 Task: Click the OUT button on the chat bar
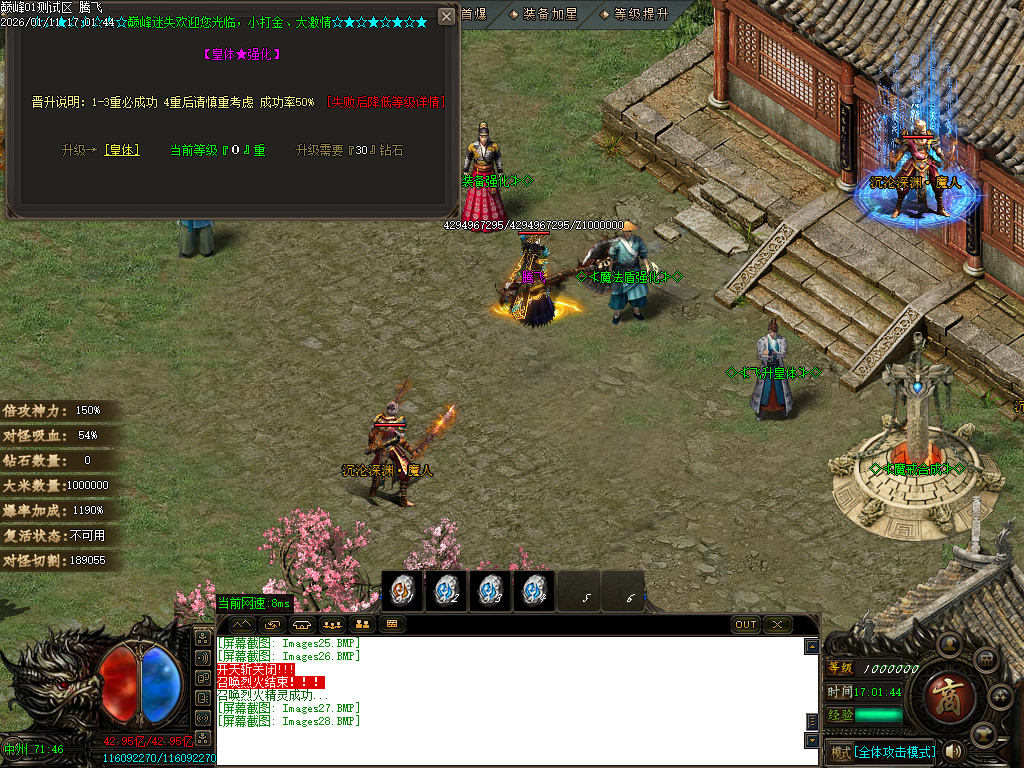pyautogui.click(x=746, y=625)
